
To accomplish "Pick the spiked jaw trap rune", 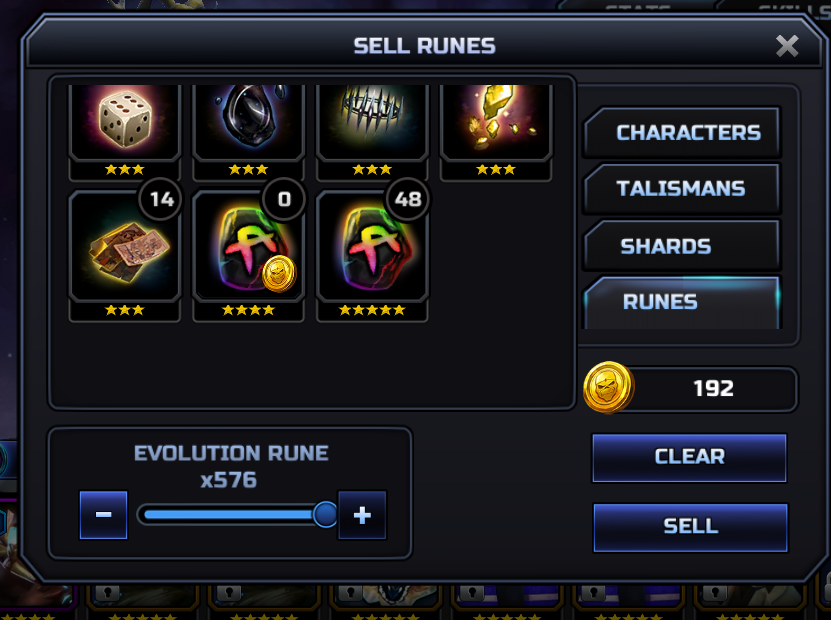I will pos(372,120).
